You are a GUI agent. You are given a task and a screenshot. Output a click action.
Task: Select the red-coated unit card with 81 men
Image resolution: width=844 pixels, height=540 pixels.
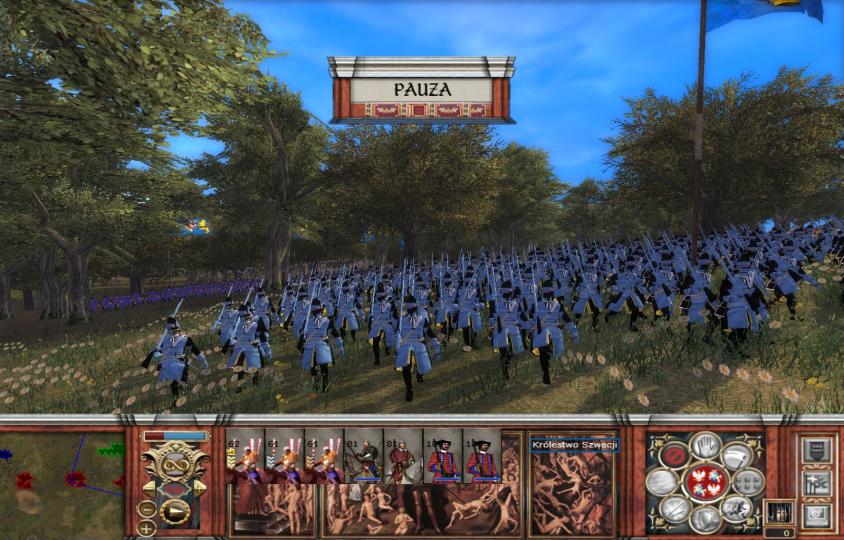(403, 458)
